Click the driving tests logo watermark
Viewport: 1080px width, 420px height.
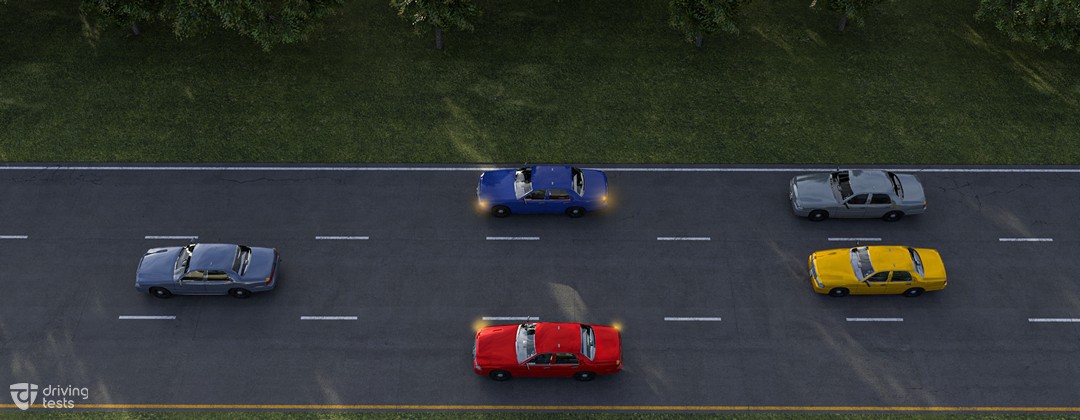pyautogui.click(x=48, y=395)
